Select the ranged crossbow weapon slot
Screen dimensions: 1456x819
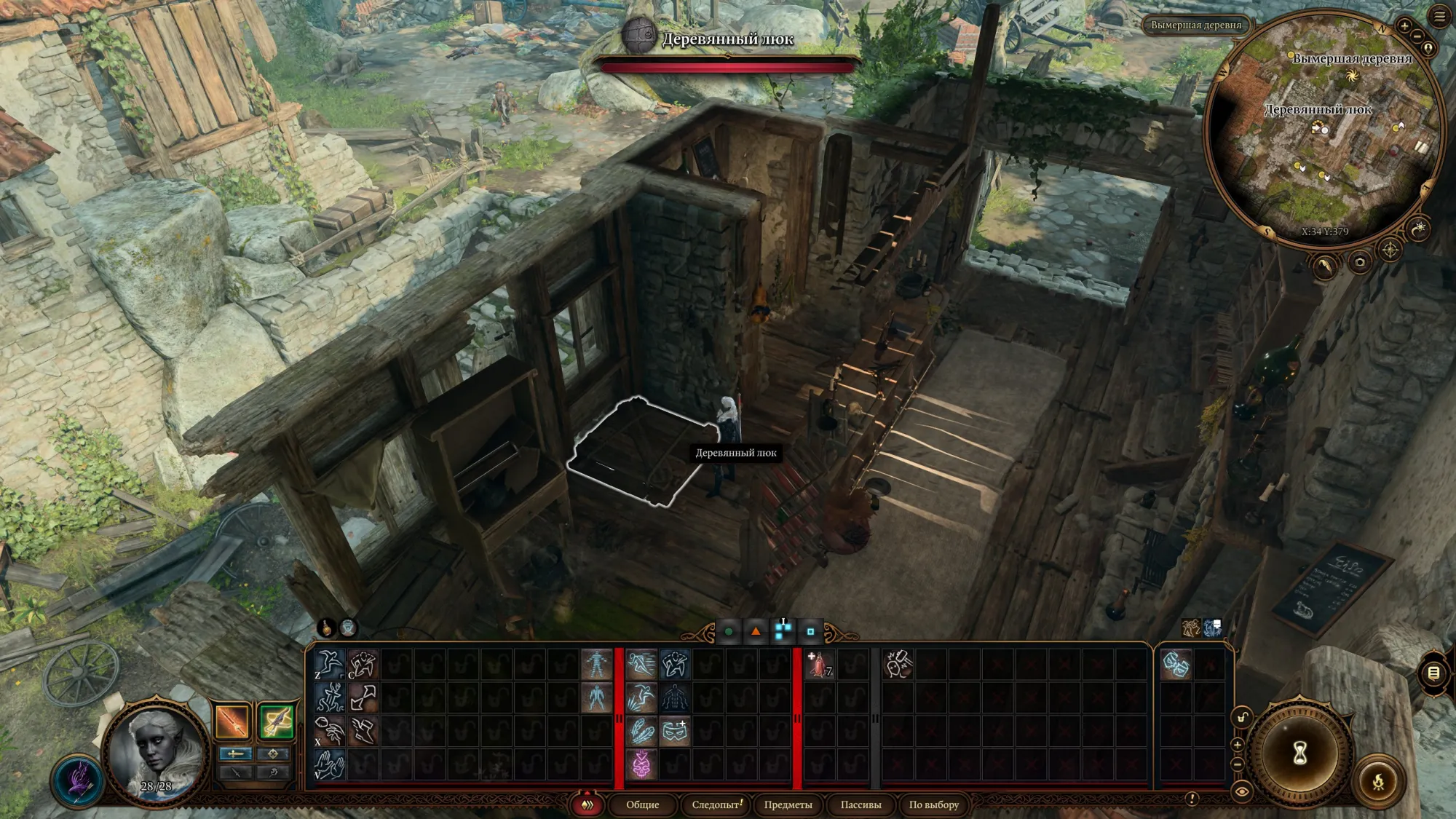click(276, 721)
